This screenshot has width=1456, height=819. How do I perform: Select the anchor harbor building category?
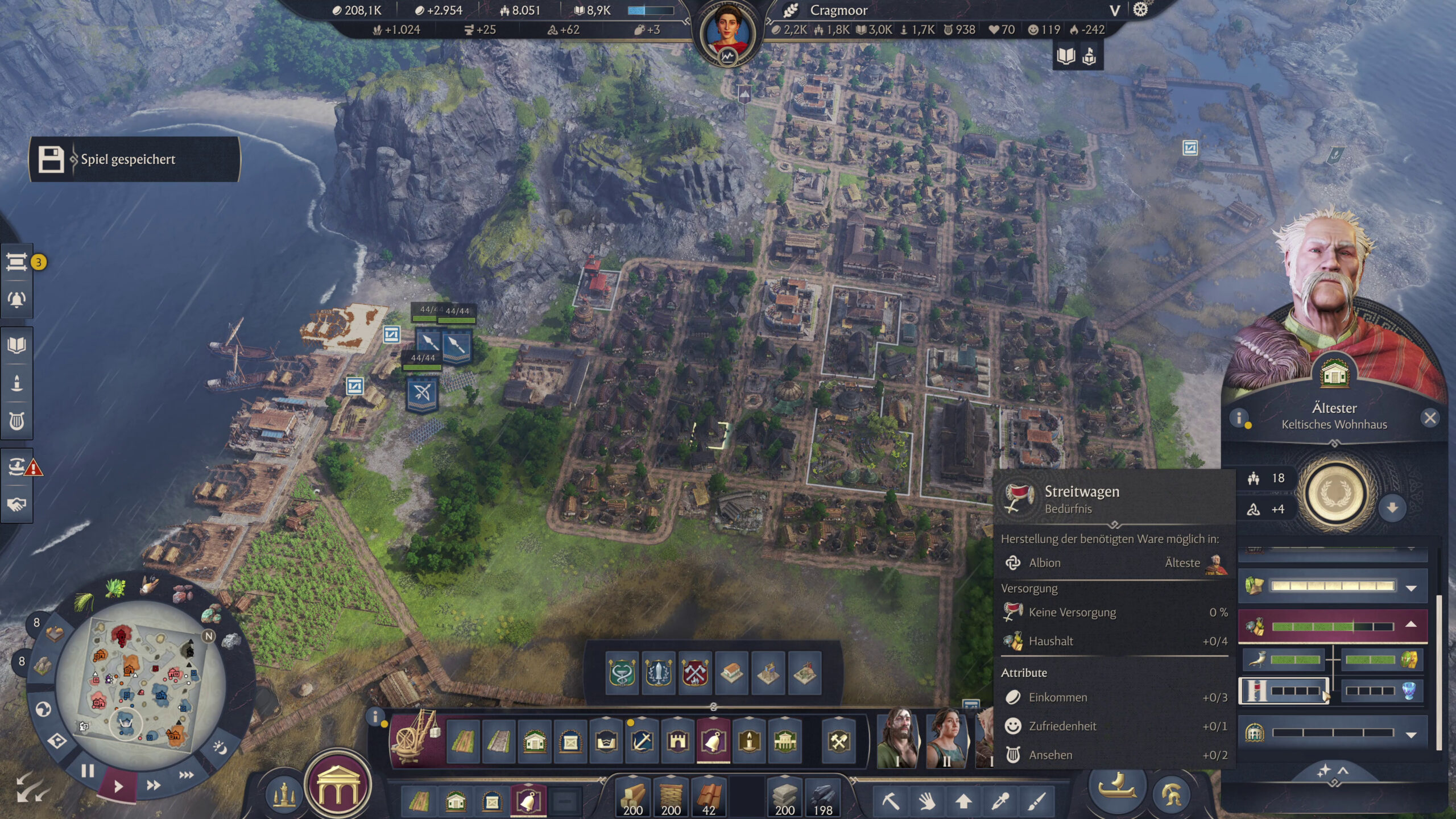point(642,741)
